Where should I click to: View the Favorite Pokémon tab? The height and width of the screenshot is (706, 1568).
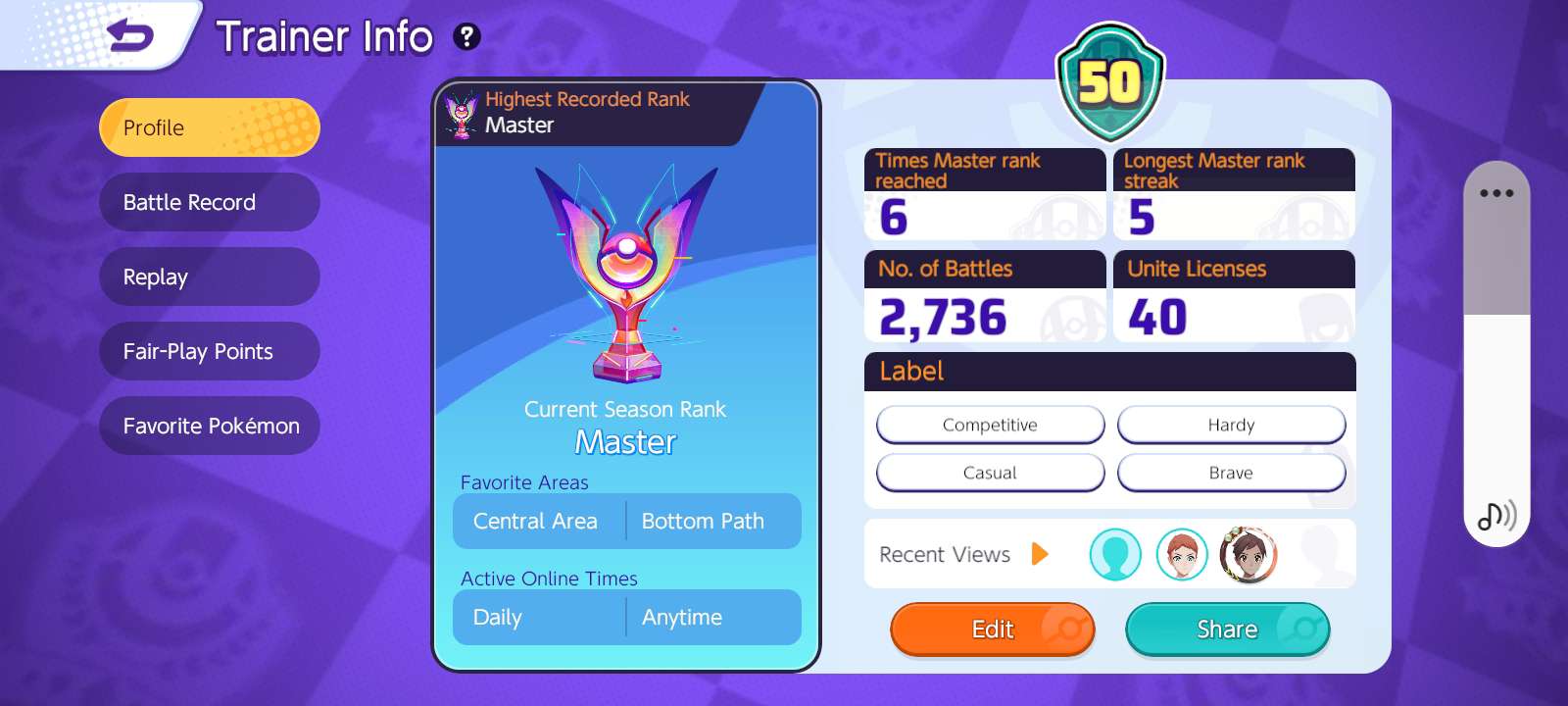pos(209,426)
